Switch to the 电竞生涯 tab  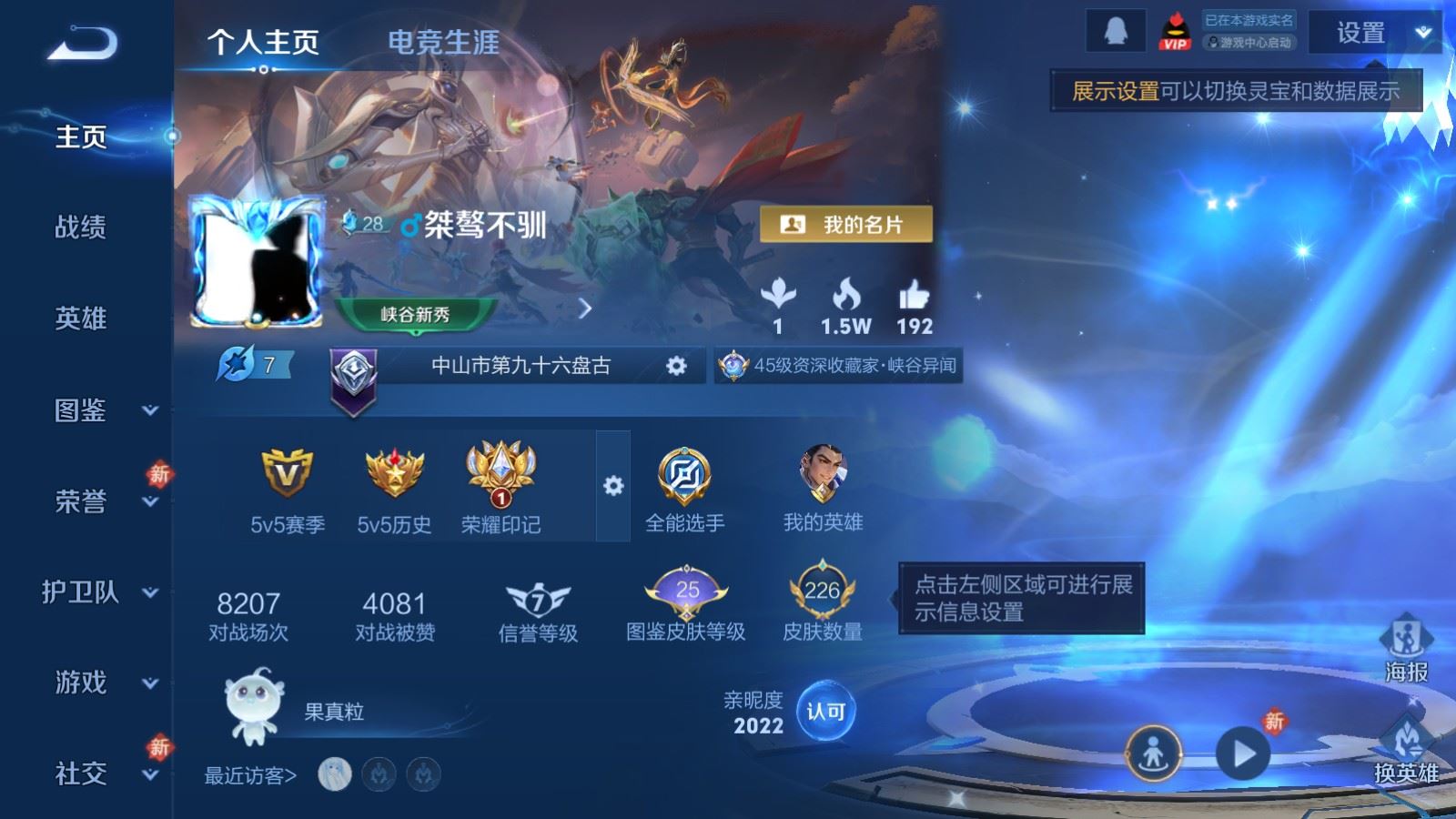pyautogui.click(x=443, y=43)
